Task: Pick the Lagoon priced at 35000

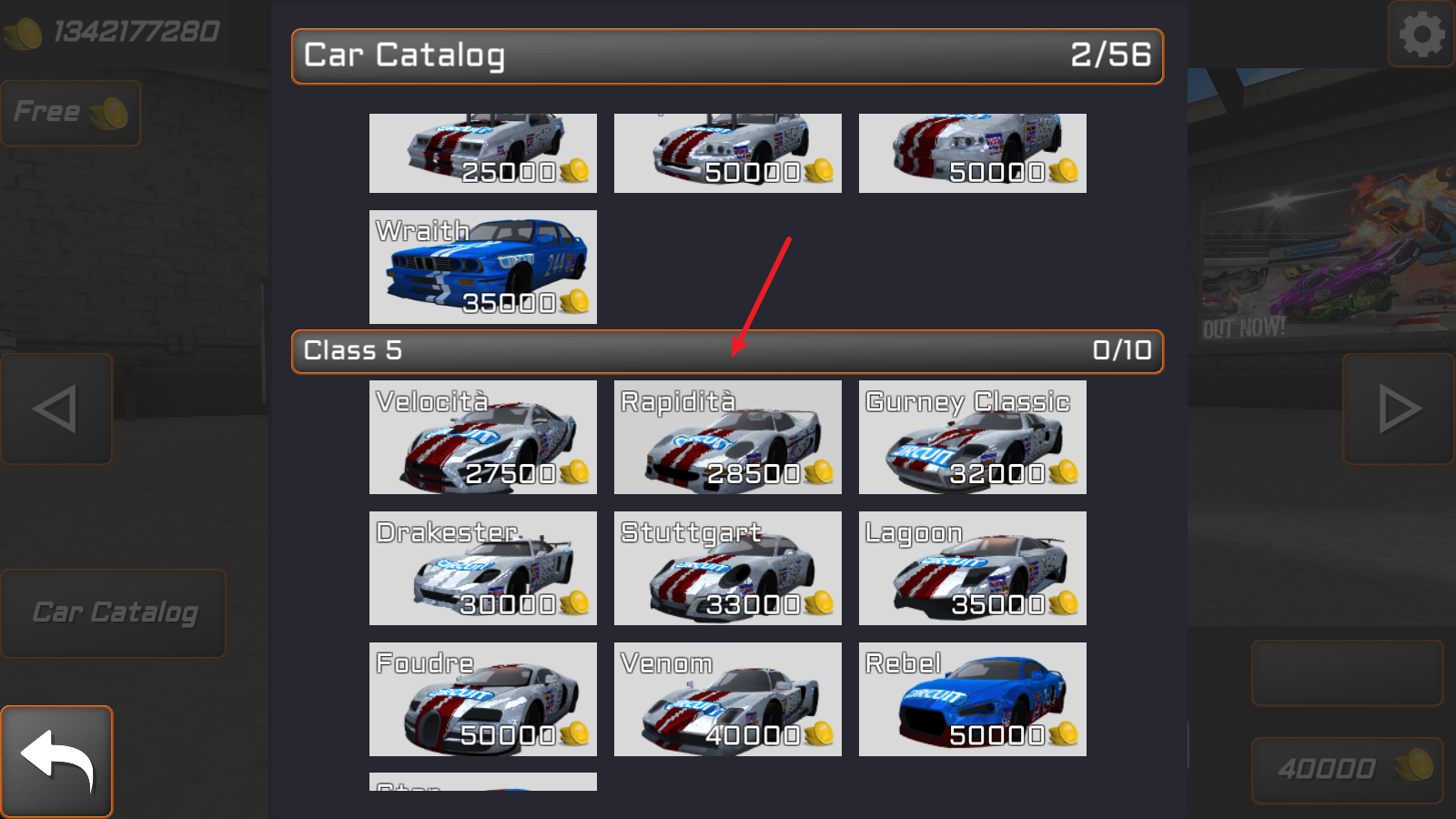Action: (x=972, y=568)
